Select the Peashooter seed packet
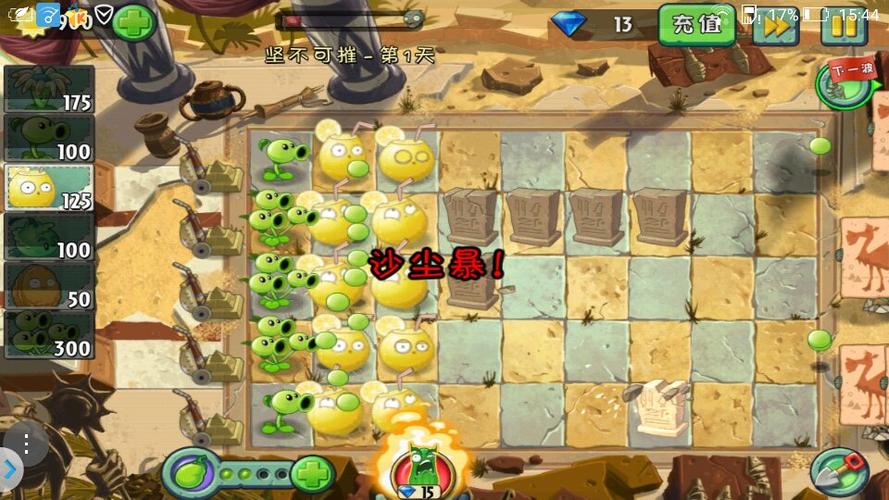Viewport: 889px width, 500px height. [x=48, y=138]
